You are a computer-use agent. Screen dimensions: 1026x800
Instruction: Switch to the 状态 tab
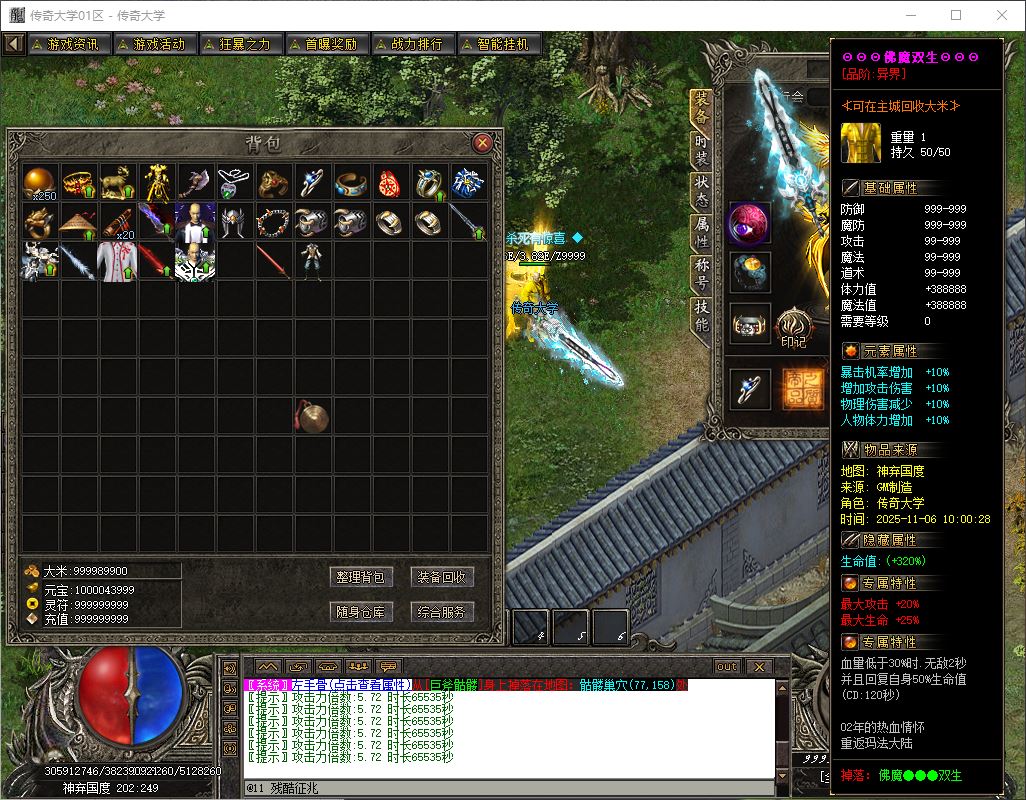tap(702, 191)
